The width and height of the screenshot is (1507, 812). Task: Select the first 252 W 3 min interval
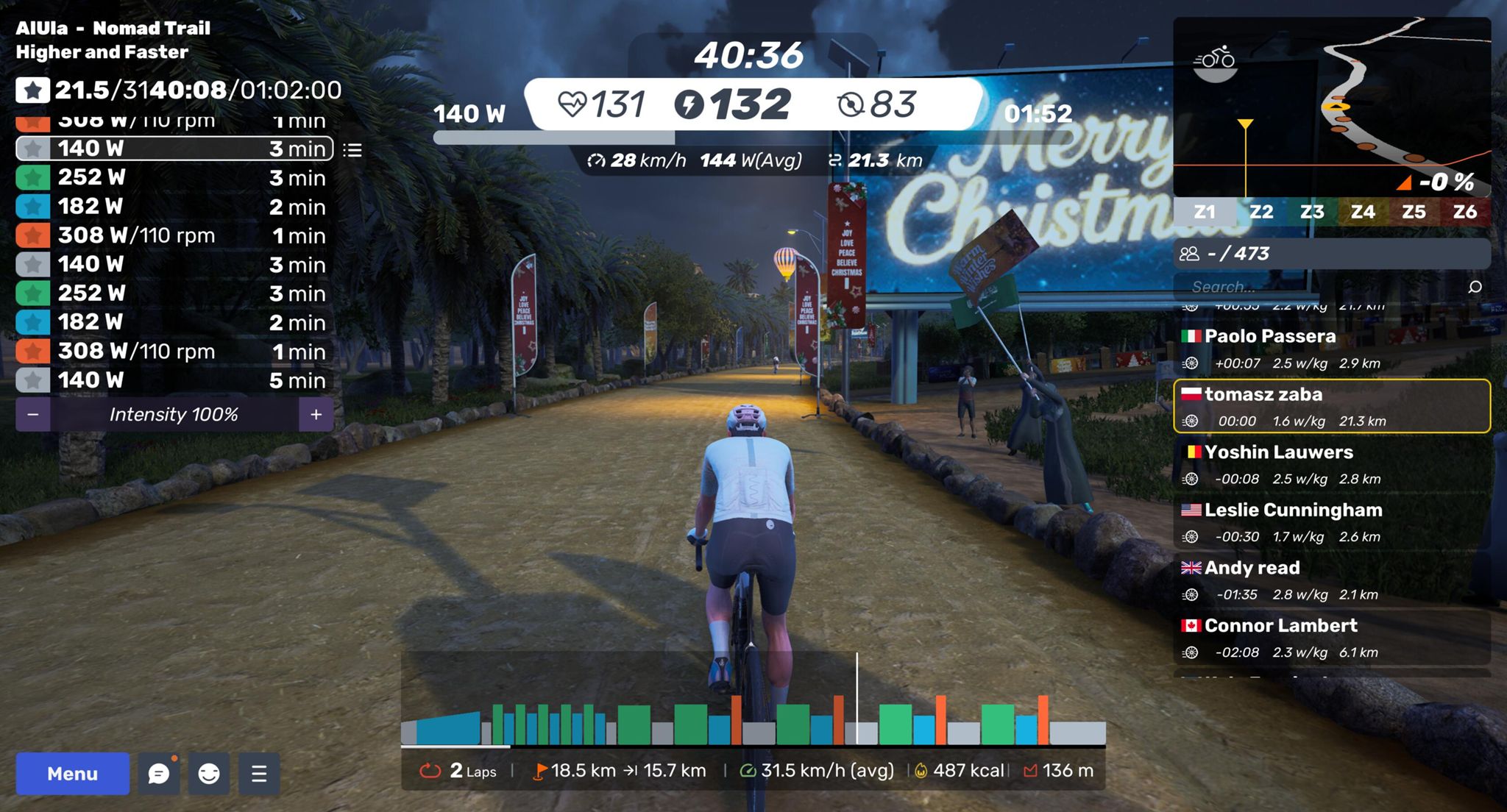point(174,177)
